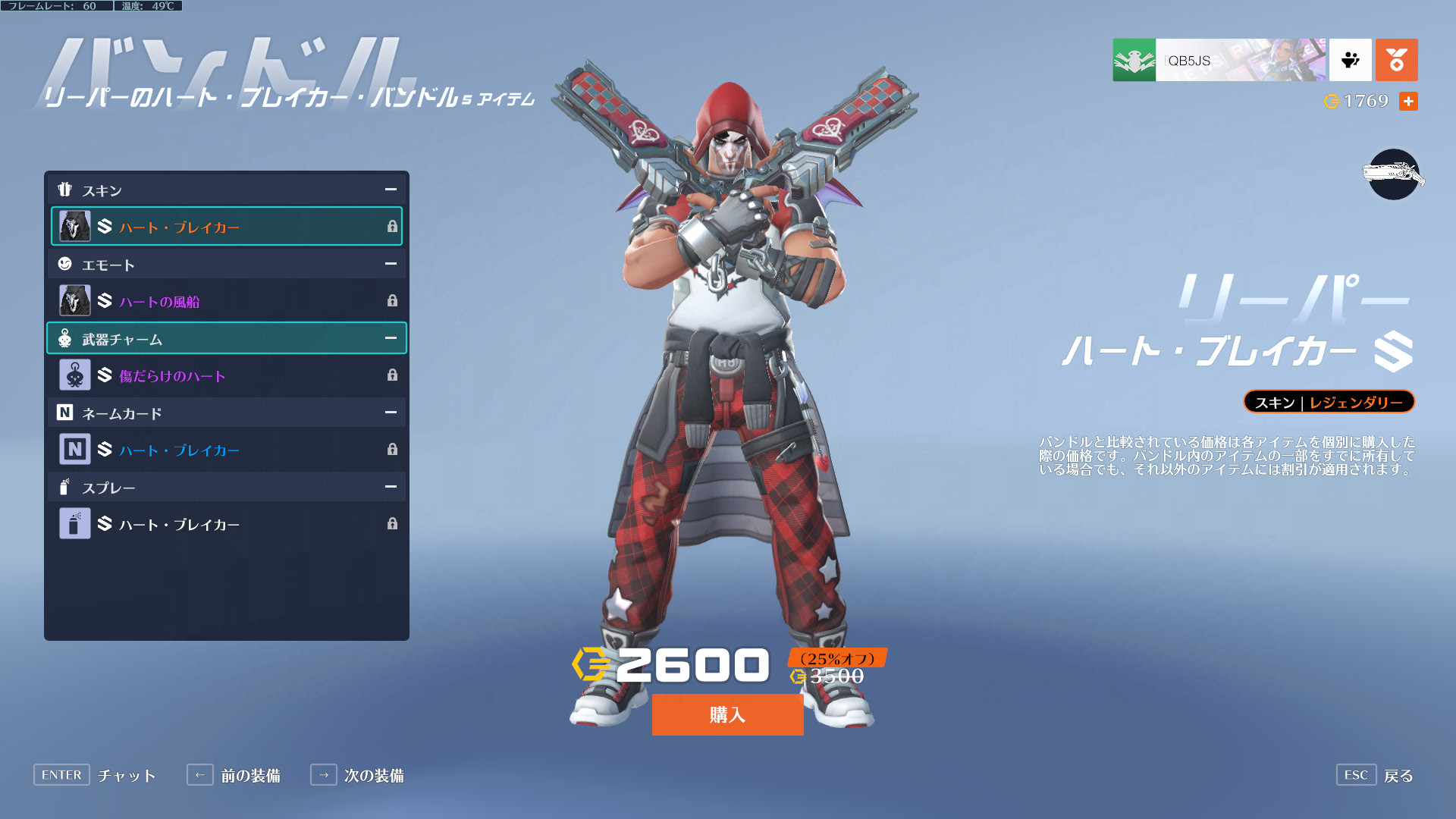Collapse the スキン category header
The width and height of the screenshot is (1456, 819).
tap(391, 190)
